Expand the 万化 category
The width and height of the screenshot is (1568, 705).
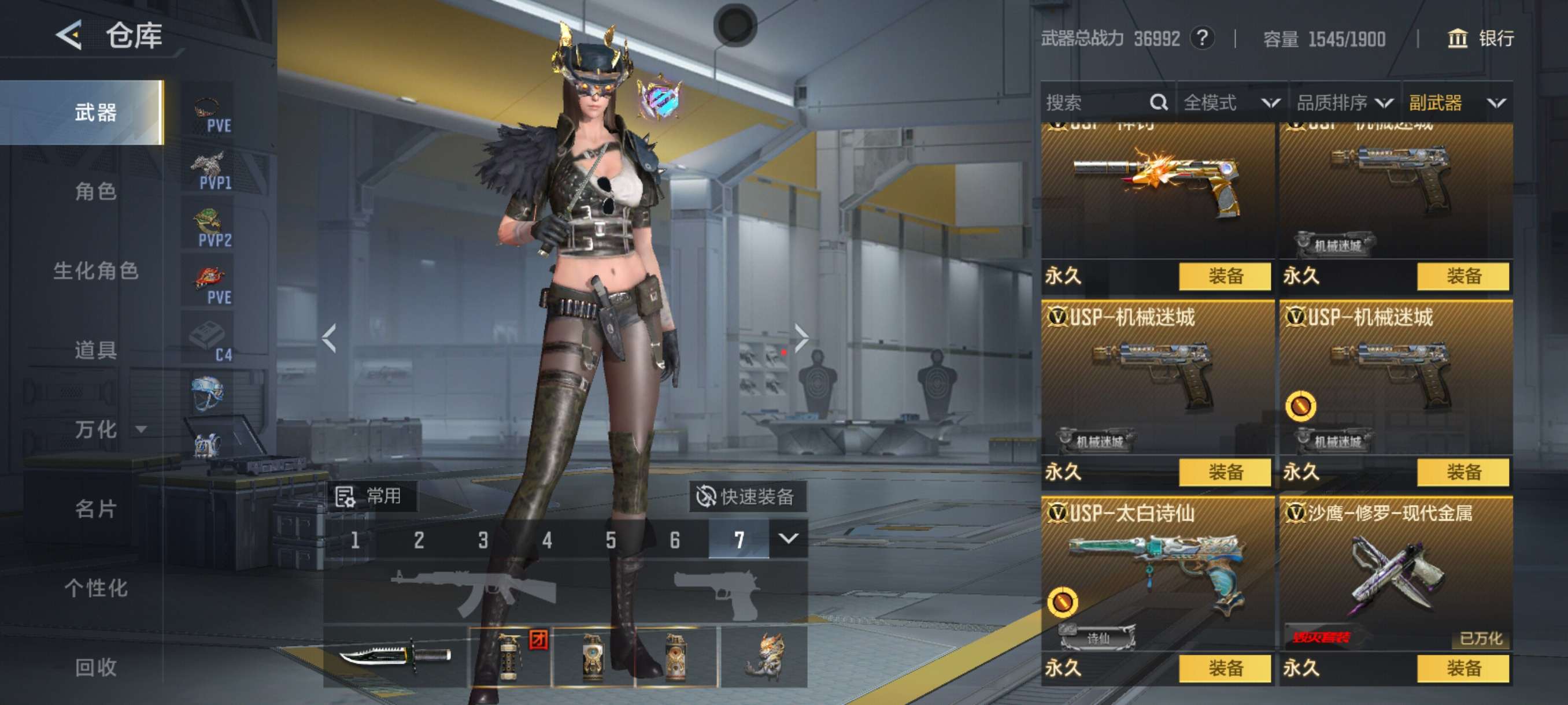(106, 429)
